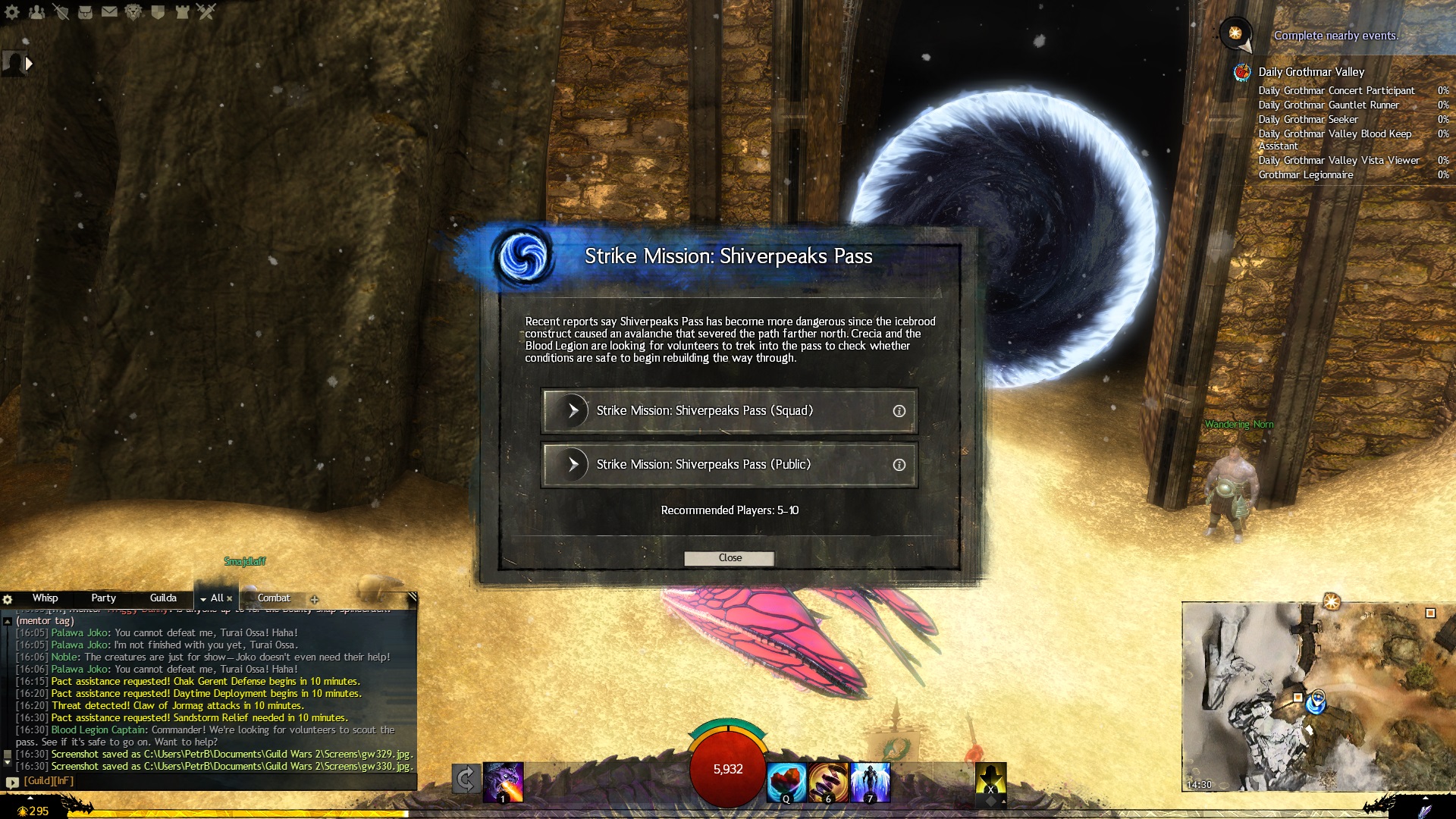Open the game menu gear icon
The image size is (1456, 819).
[12, 12]
